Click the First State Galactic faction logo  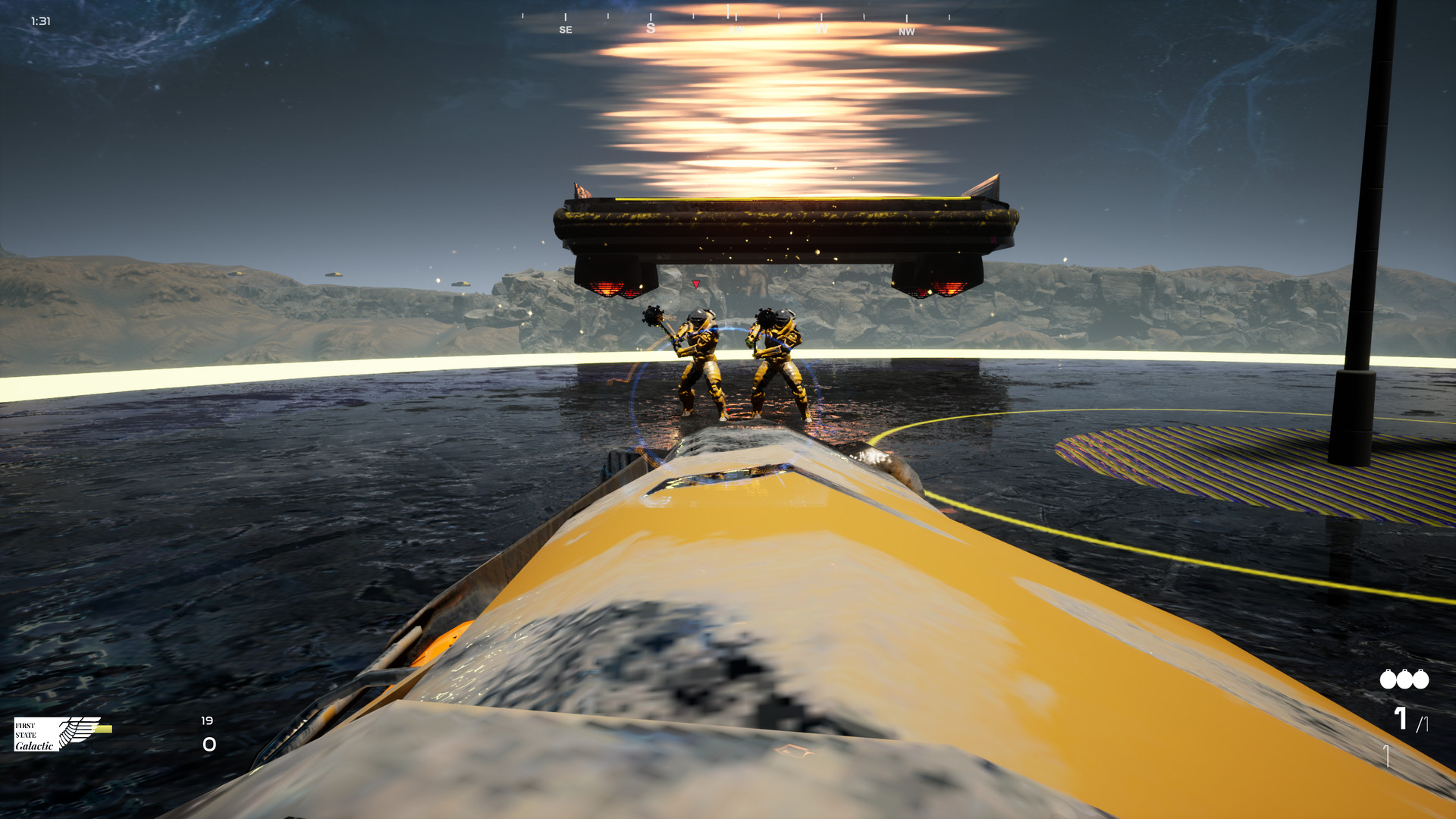pos(38,734)
